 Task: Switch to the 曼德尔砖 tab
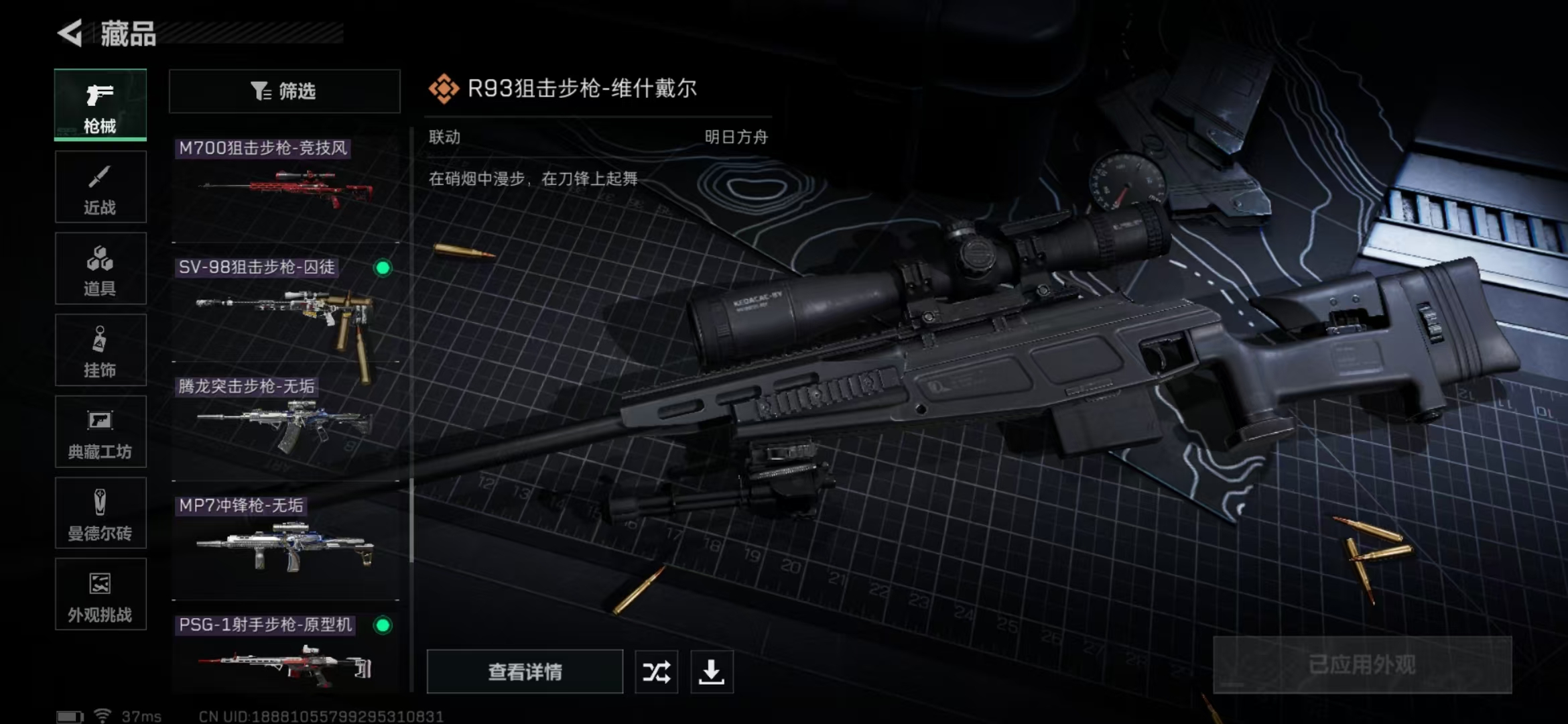point(101,514)
